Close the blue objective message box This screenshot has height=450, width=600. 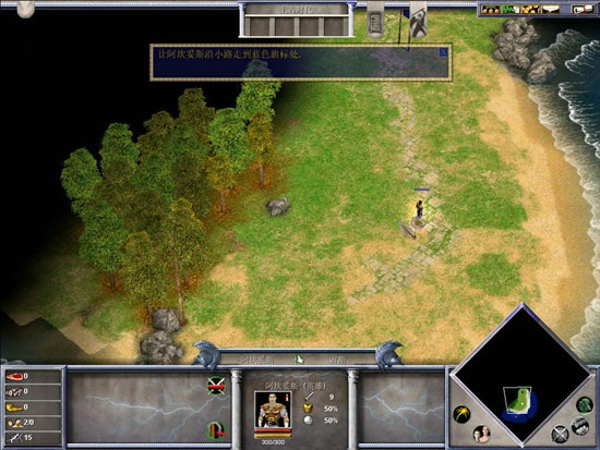tap(444, 51)
